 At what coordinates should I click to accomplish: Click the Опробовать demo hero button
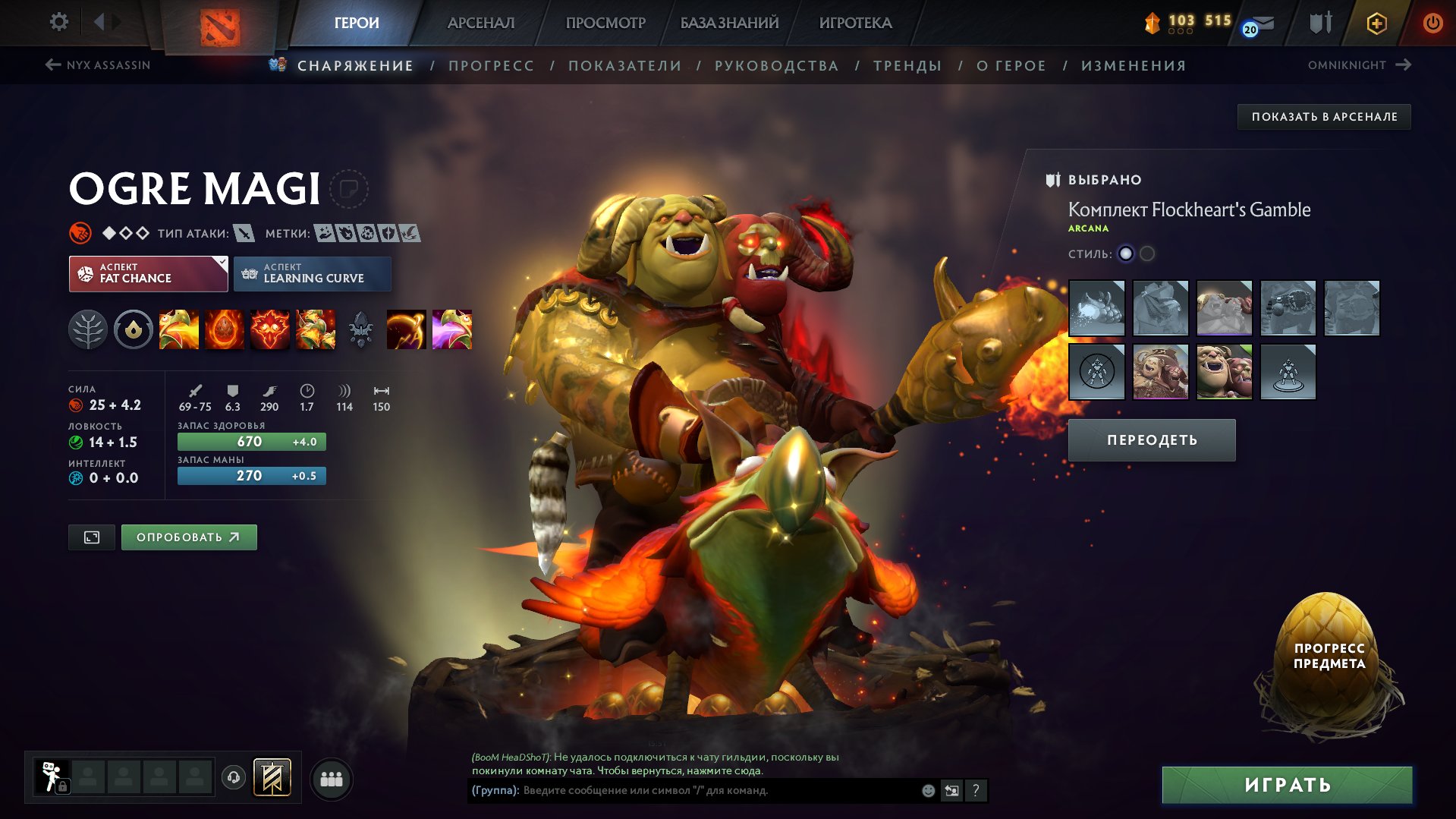coord(189,537)
